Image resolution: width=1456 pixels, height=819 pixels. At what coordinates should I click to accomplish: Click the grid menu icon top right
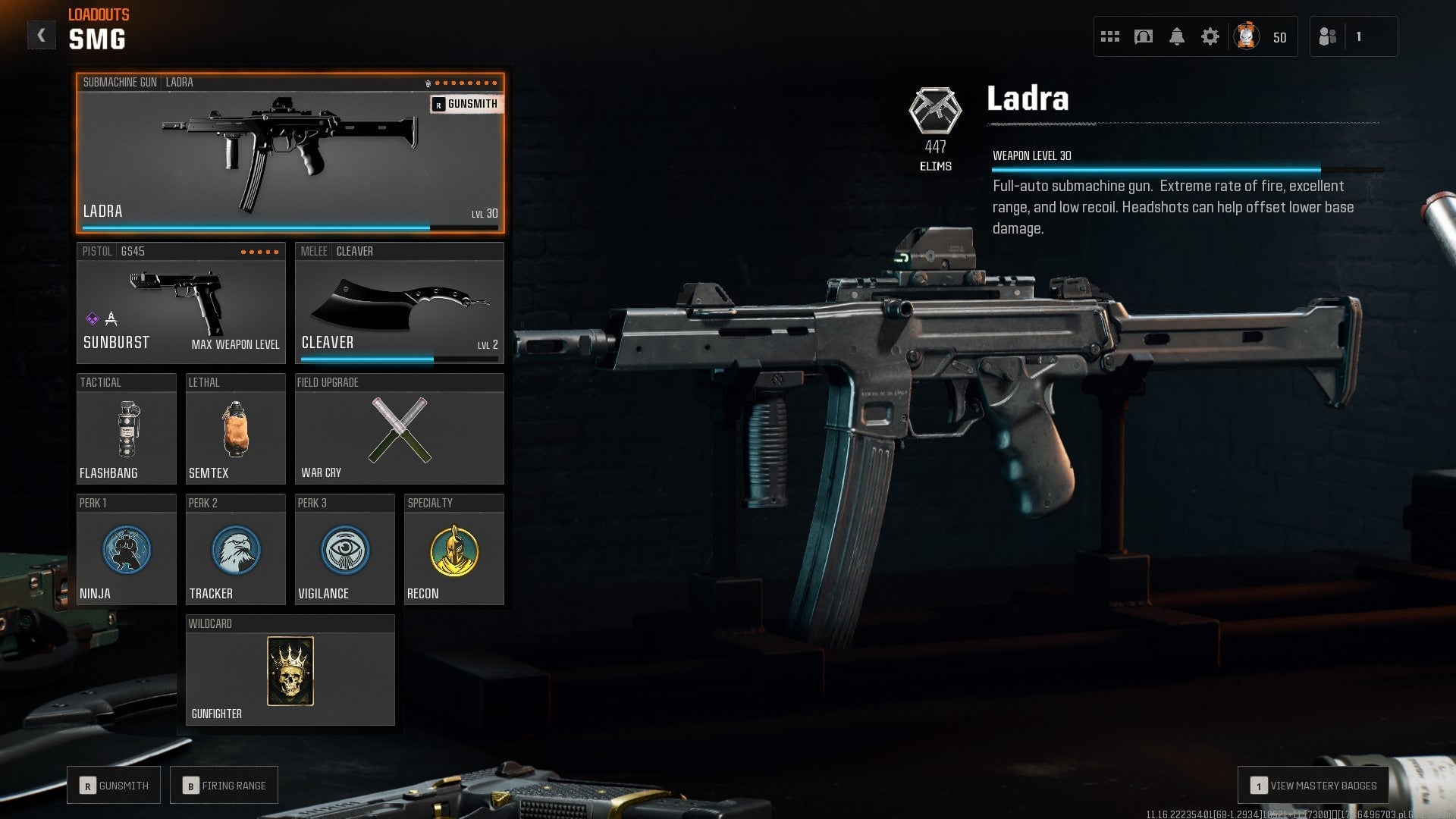pyautogui.click(x=1109, y=36)
